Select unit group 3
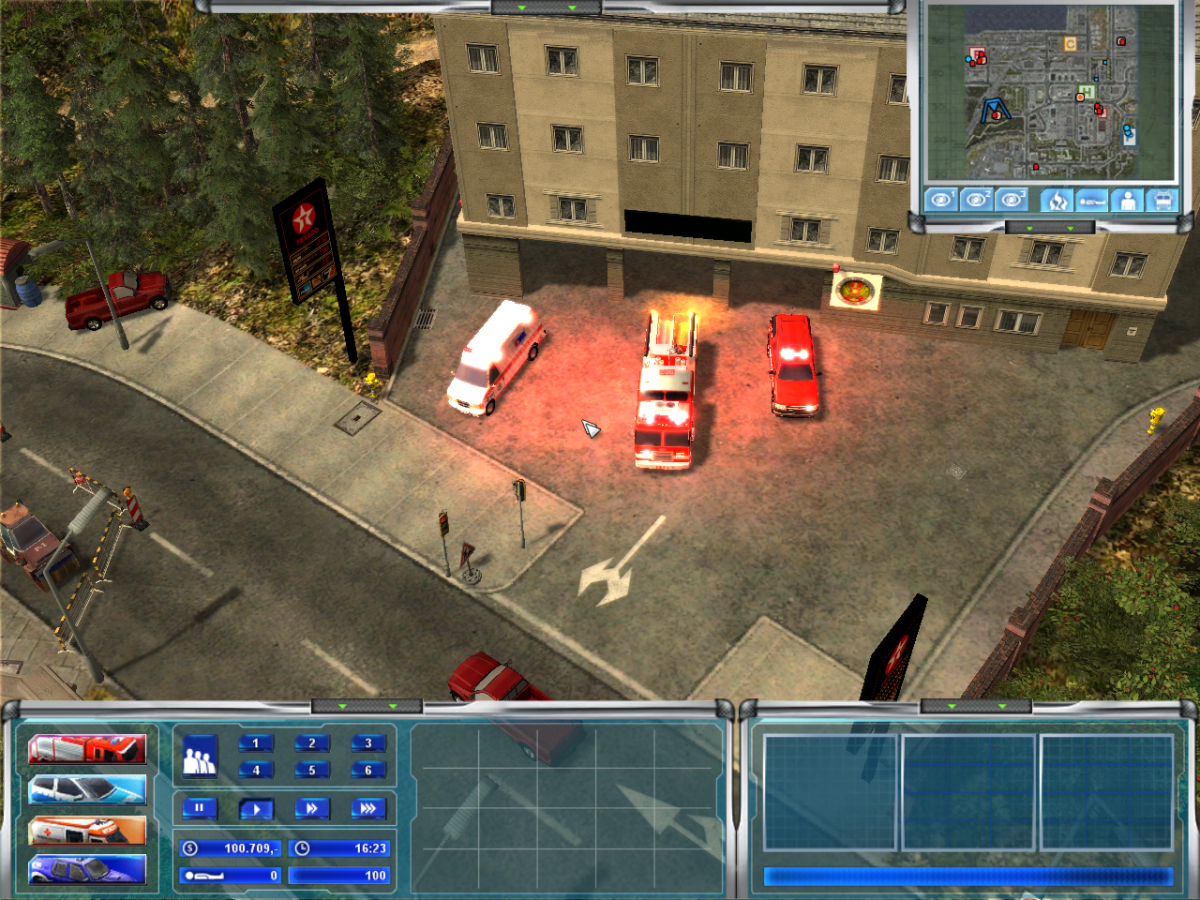 tap(368, 743)
